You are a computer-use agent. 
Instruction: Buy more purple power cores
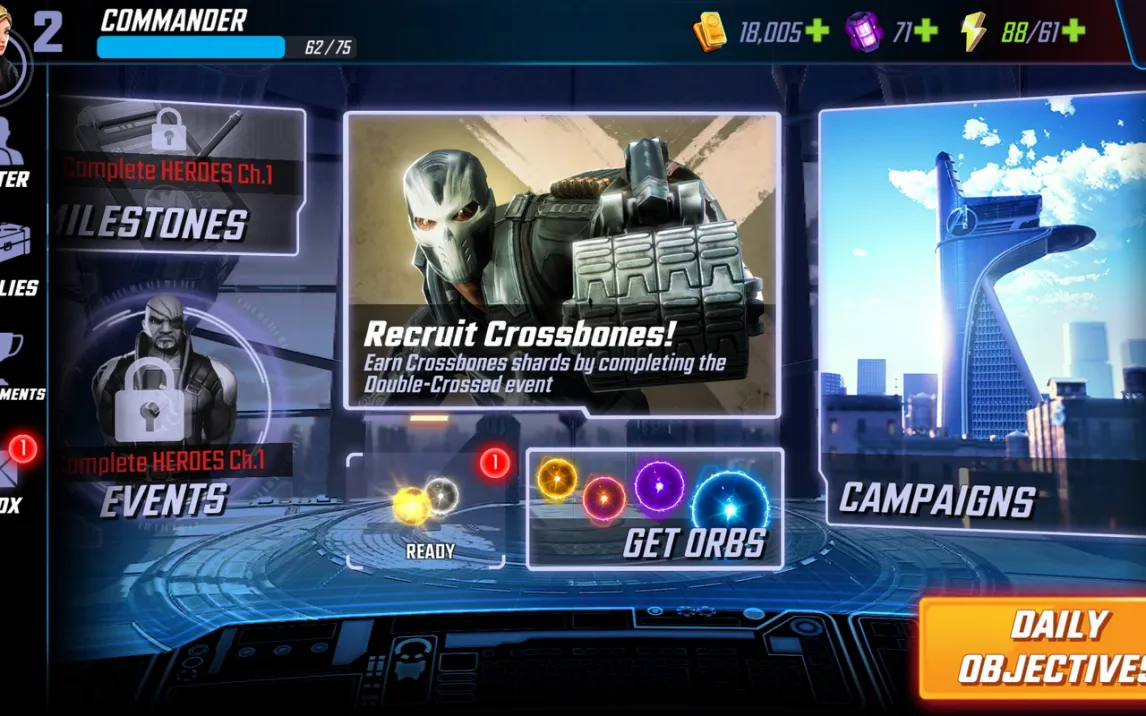(926, 32)
